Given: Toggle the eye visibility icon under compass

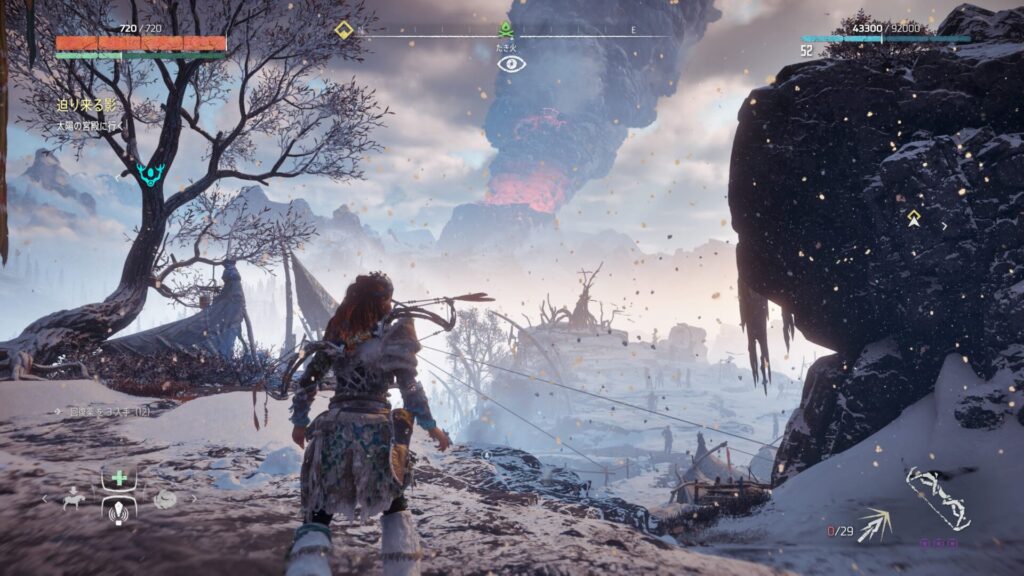Looking at the screenshot, I should pos(511,63).
